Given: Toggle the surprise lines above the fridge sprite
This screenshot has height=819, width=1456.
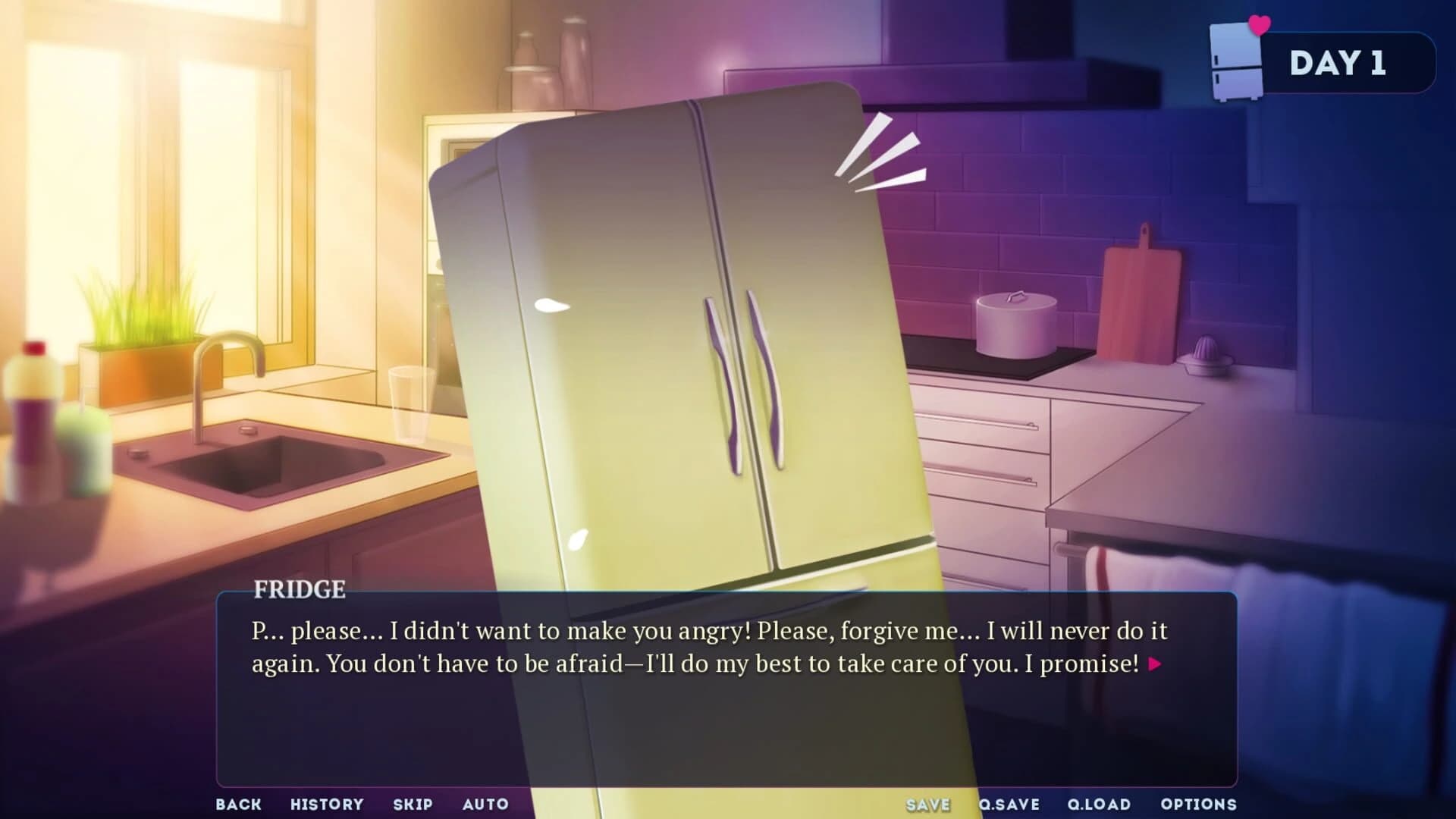Looking at the screenshot, I should click(885, 152).
